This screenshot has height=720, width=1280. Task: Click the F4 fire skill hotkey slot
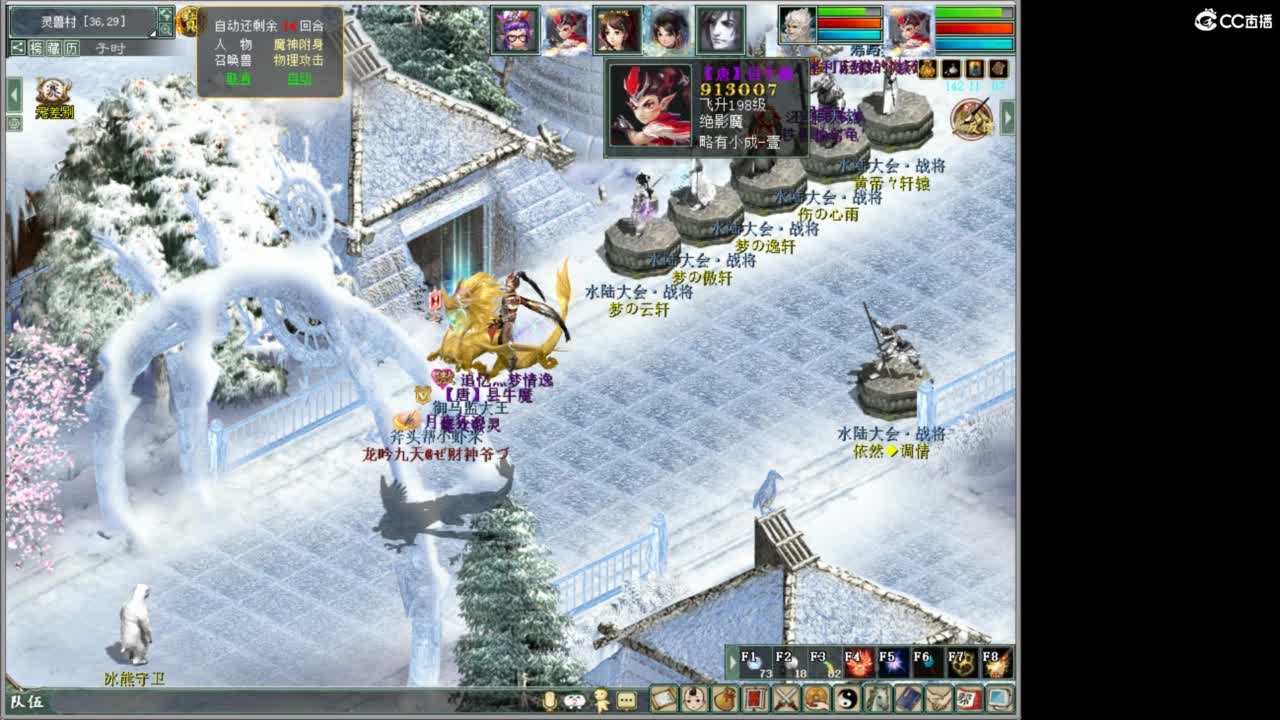click(858, 663)
